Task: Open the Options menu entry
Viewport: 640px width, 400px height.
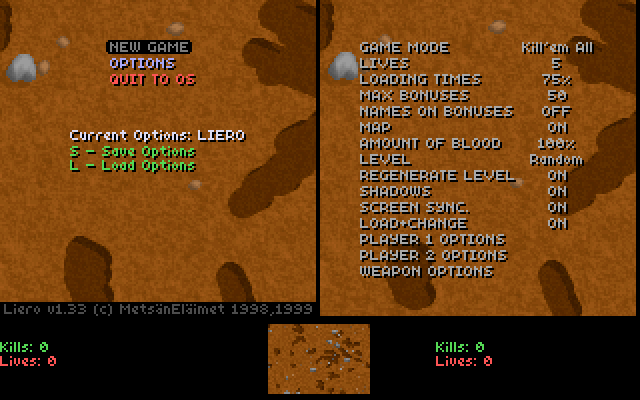Action: point(142,63)
